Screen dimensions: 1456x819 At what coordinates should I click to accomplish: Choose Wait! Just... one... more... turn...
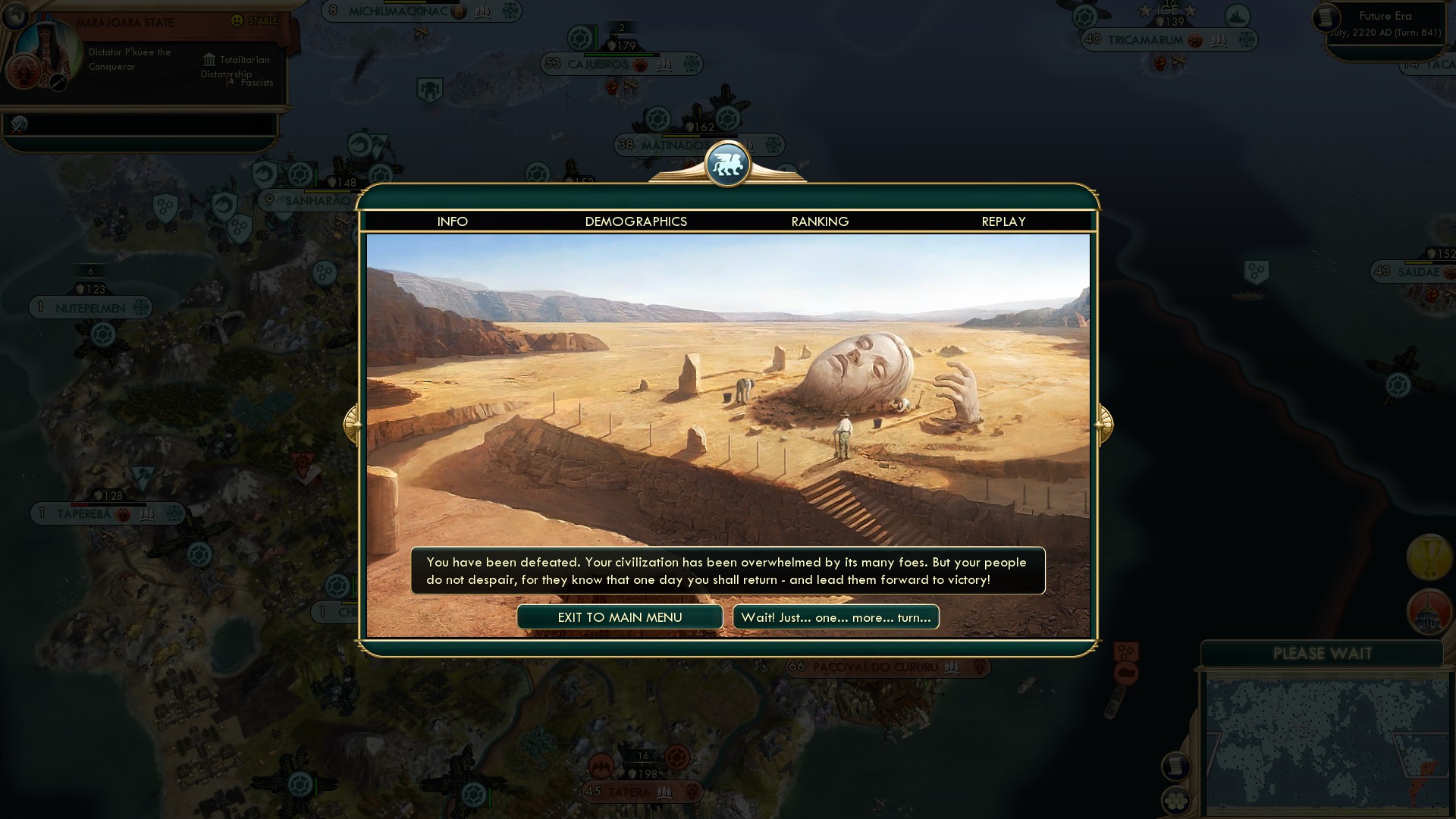click(x=835, y=617)
